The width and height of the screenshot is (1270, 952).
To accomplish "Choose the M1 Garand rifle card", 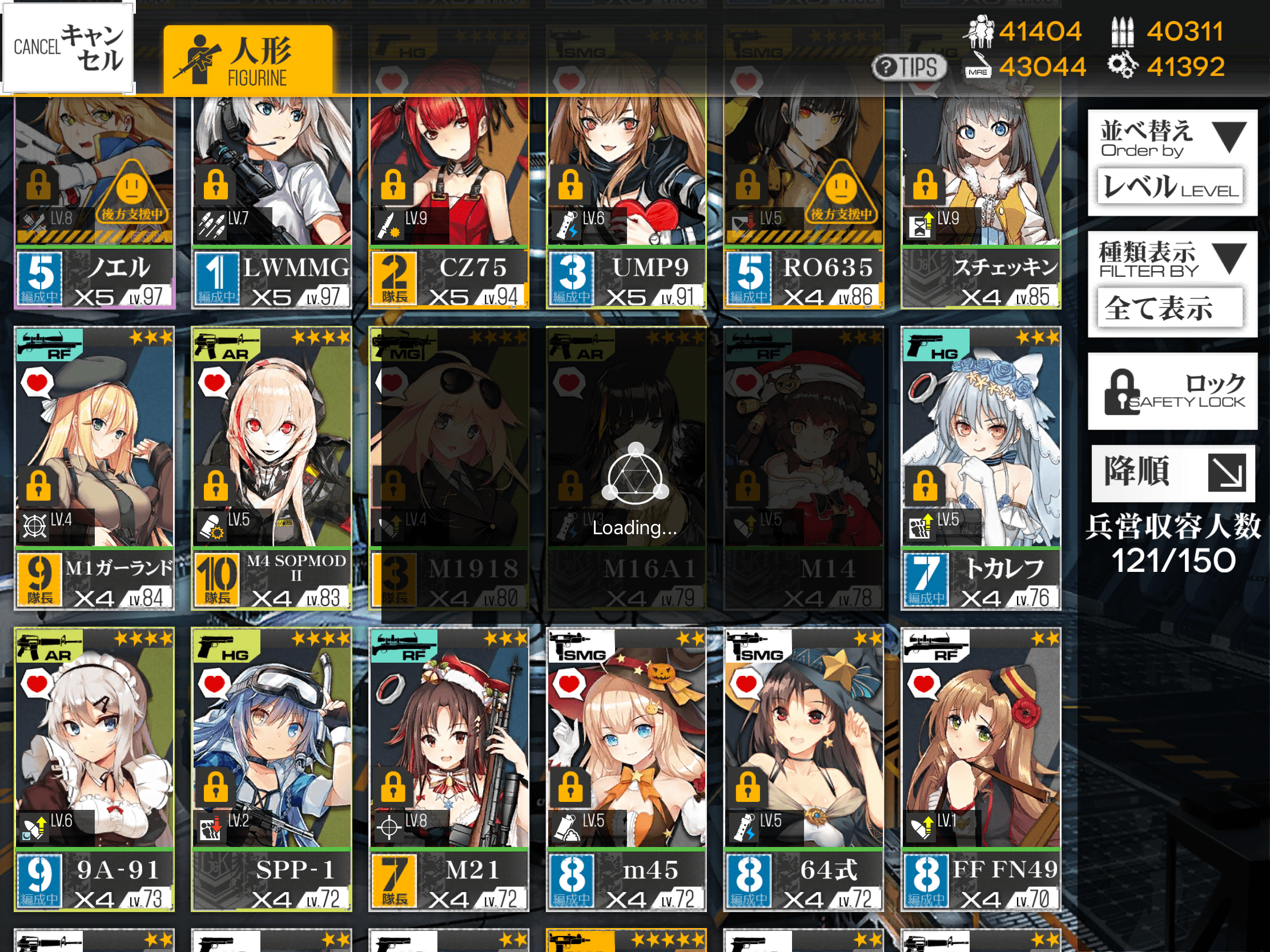I will point(94,467).
